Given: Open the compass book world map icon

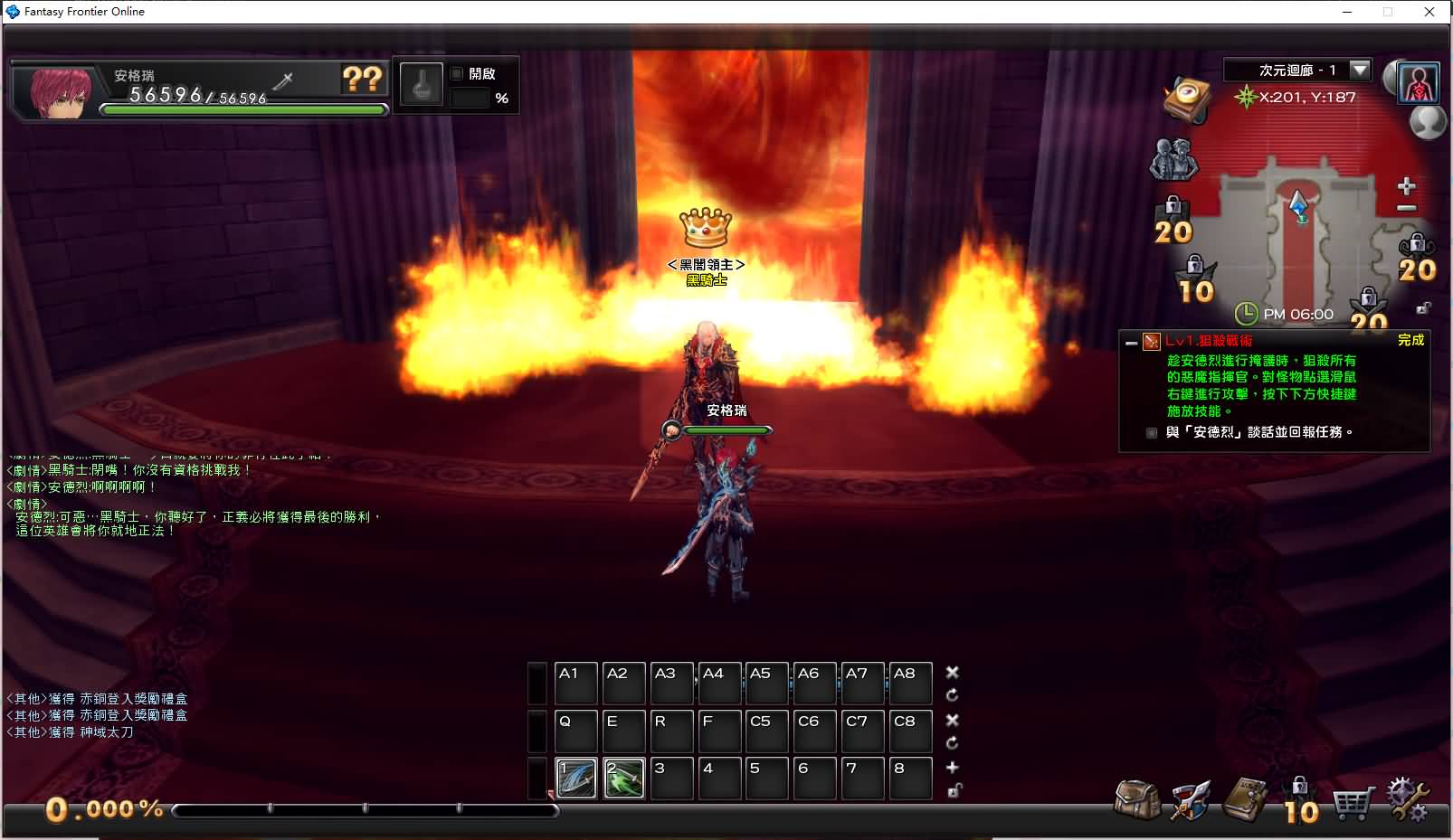Looking at the screenshot, I should click(1187, 99).
